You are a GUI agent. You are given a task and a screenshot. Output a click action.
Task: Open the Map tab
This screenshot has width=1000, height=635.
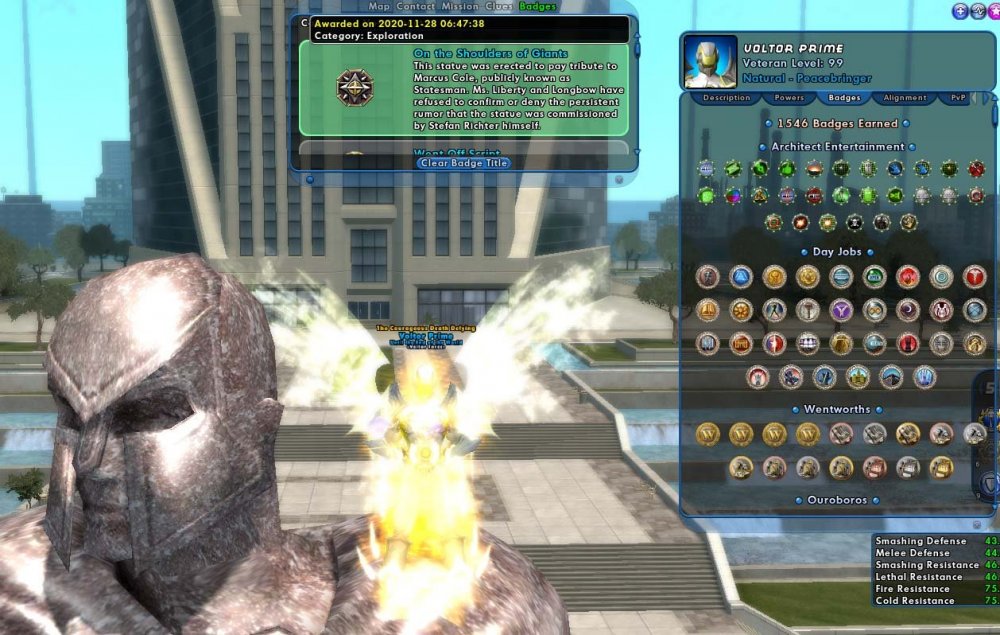[379, 6]
